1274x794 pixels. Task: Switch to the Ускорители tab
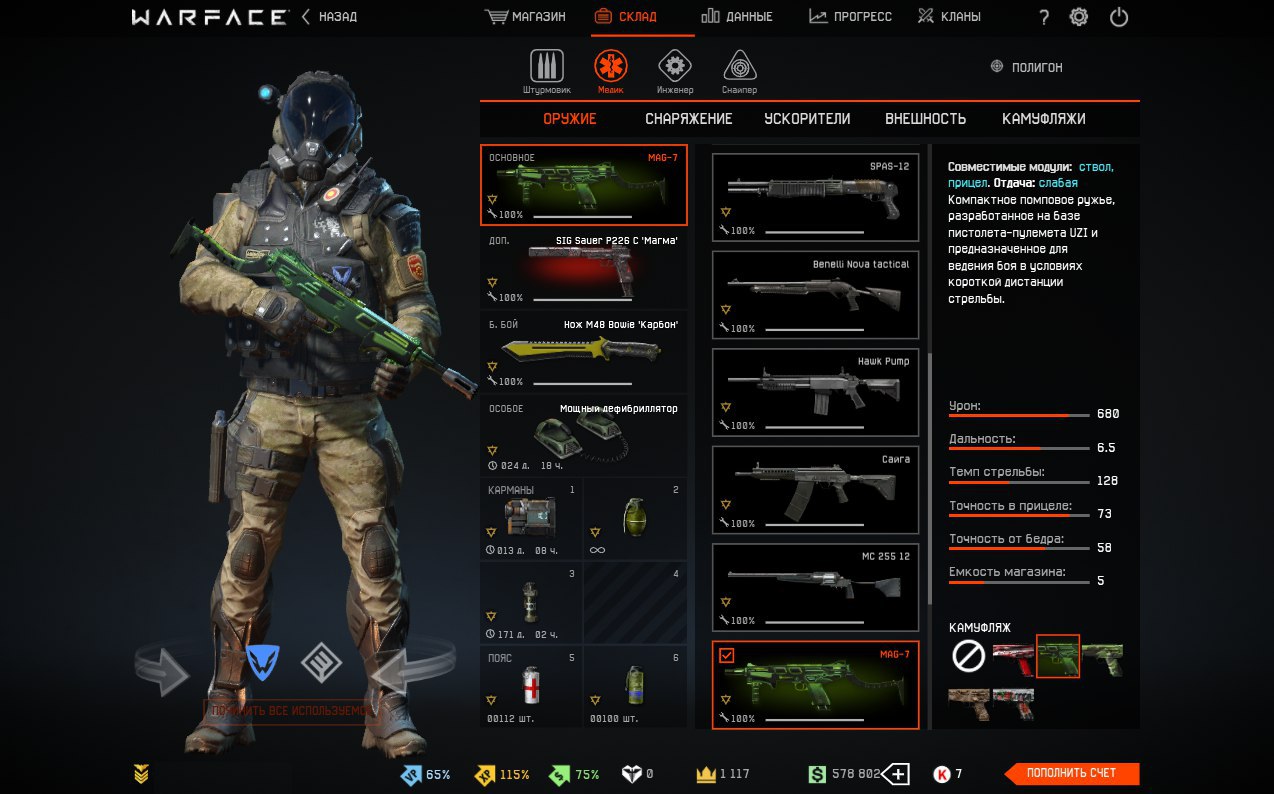[807, 119]
